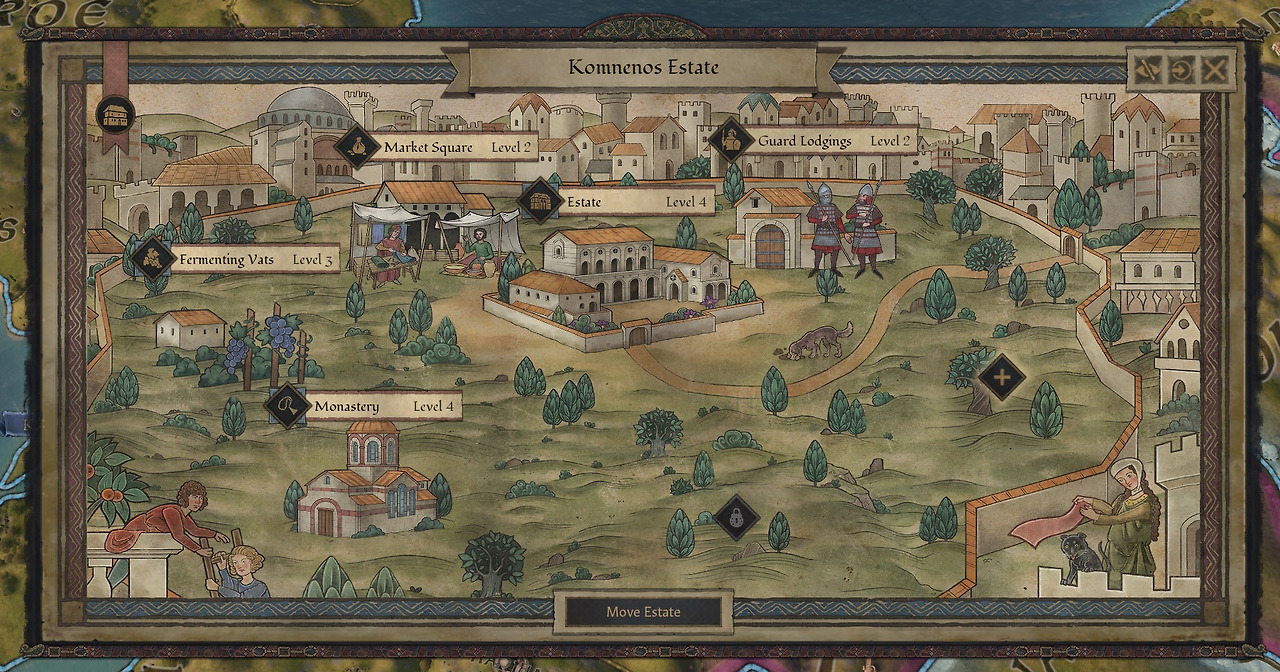Click the circular arrow button beside close

tap(1182, 69)
